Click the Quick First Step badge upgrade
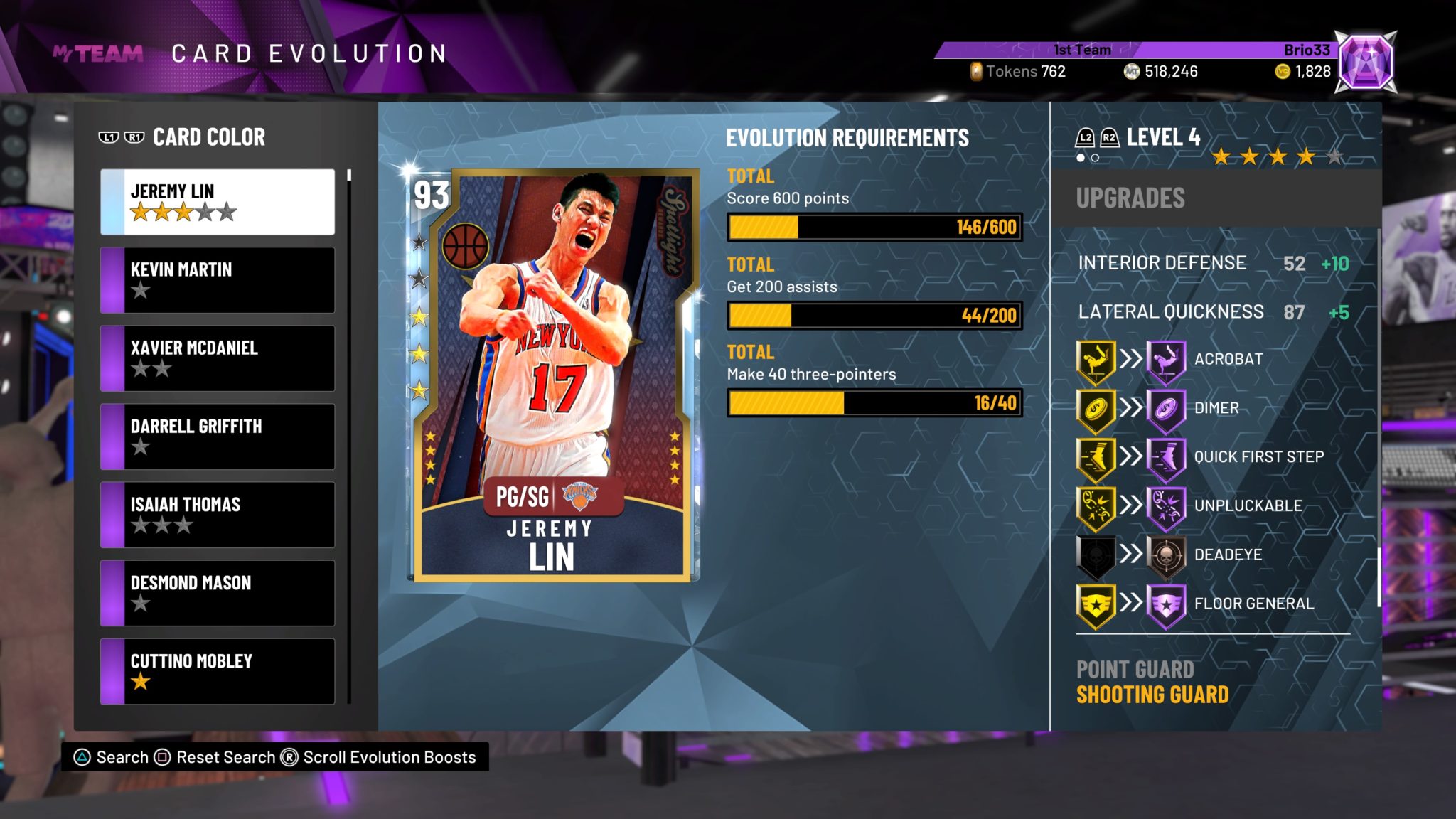Screen dimensions: 1456x819 point(1212,456)
